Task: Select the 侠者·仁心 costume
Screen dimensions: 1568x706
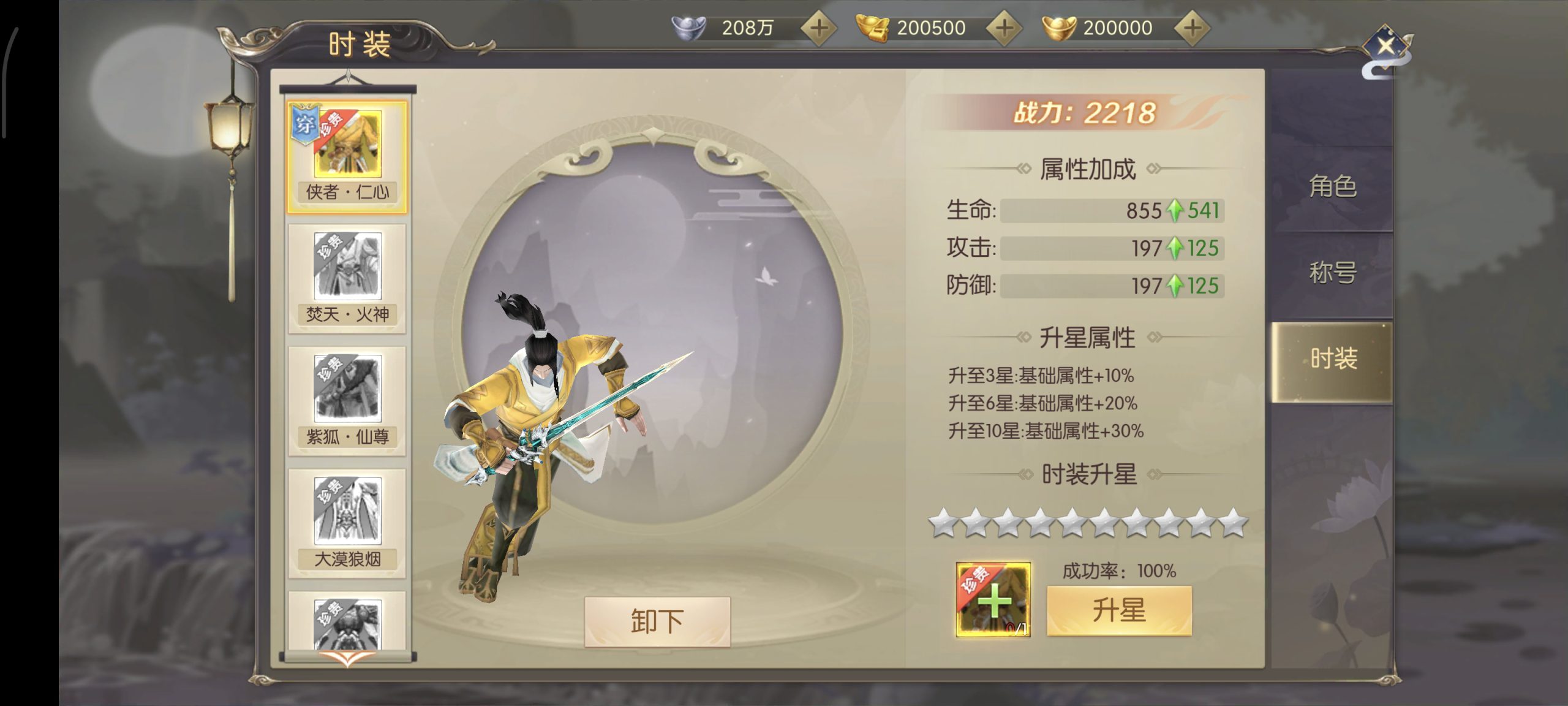Action: click(347, 158)
